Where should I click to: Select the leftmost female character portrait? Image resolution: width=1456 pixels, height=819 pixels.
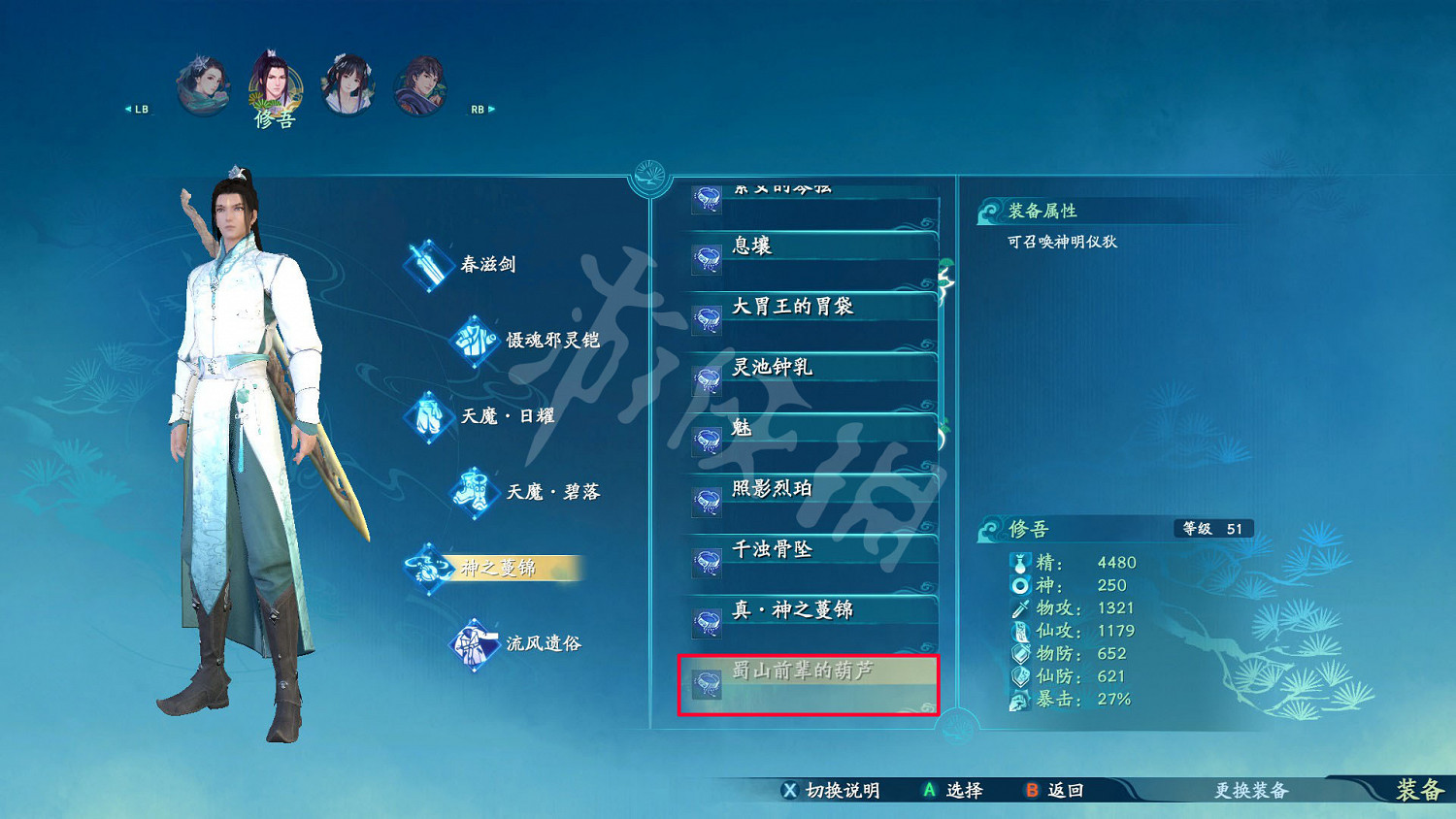point(202,82)
